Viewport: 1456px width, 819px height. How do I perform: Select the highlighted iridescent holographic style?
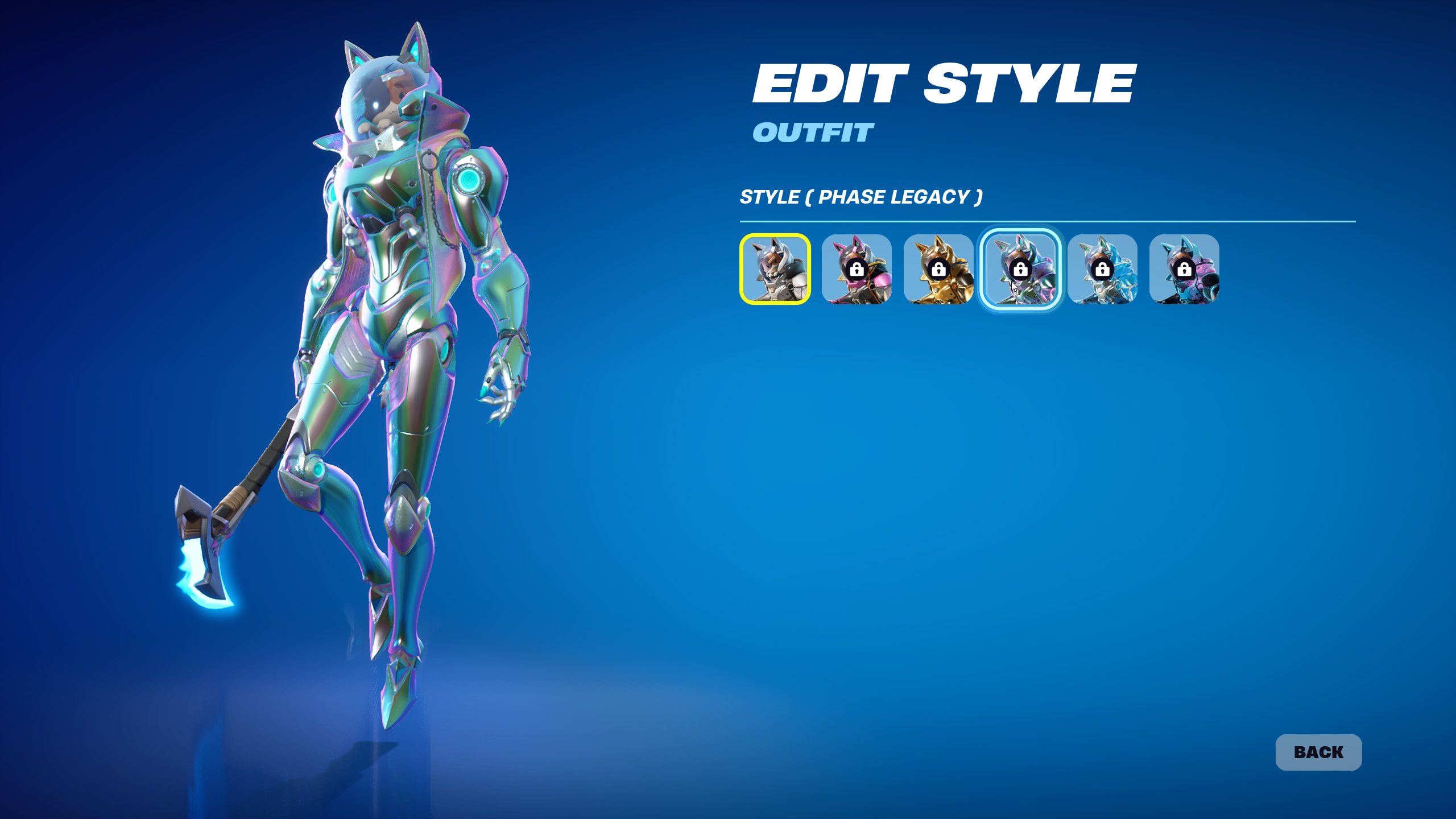(1020, 269)
